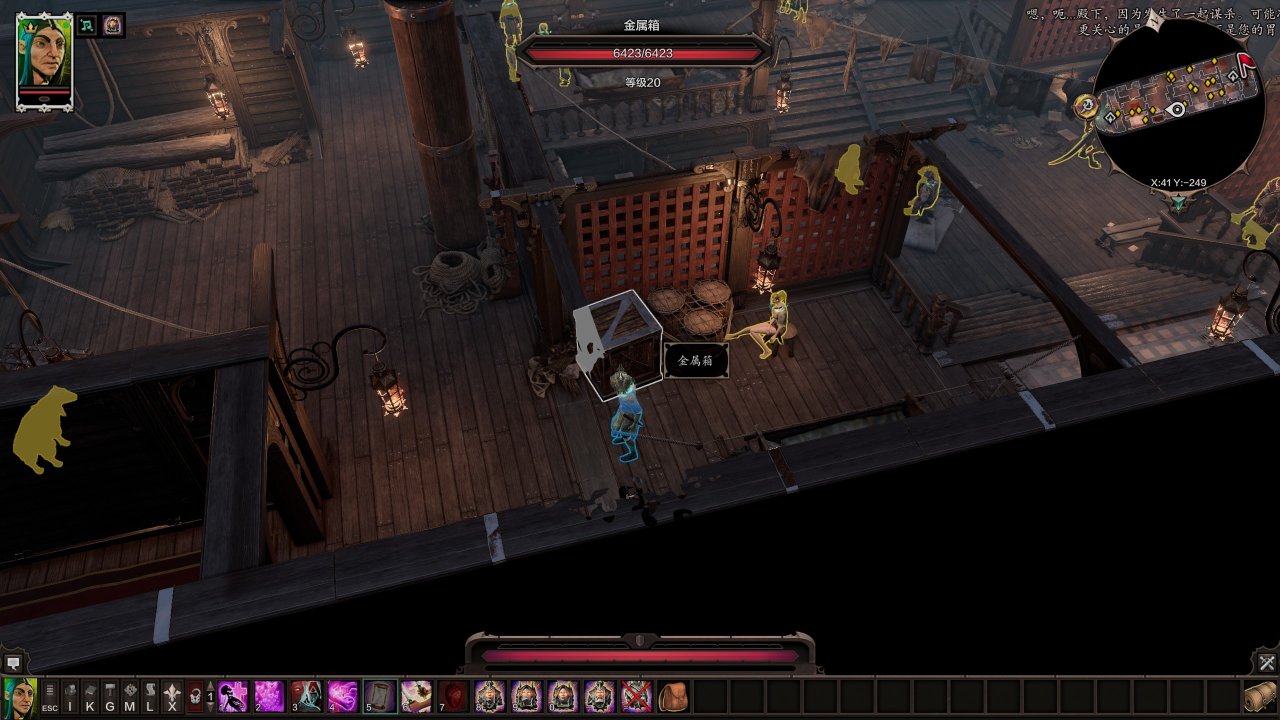Open the skills panel with K button
This screenshot has width=1280, height=720.
click(x=90, y=696)
